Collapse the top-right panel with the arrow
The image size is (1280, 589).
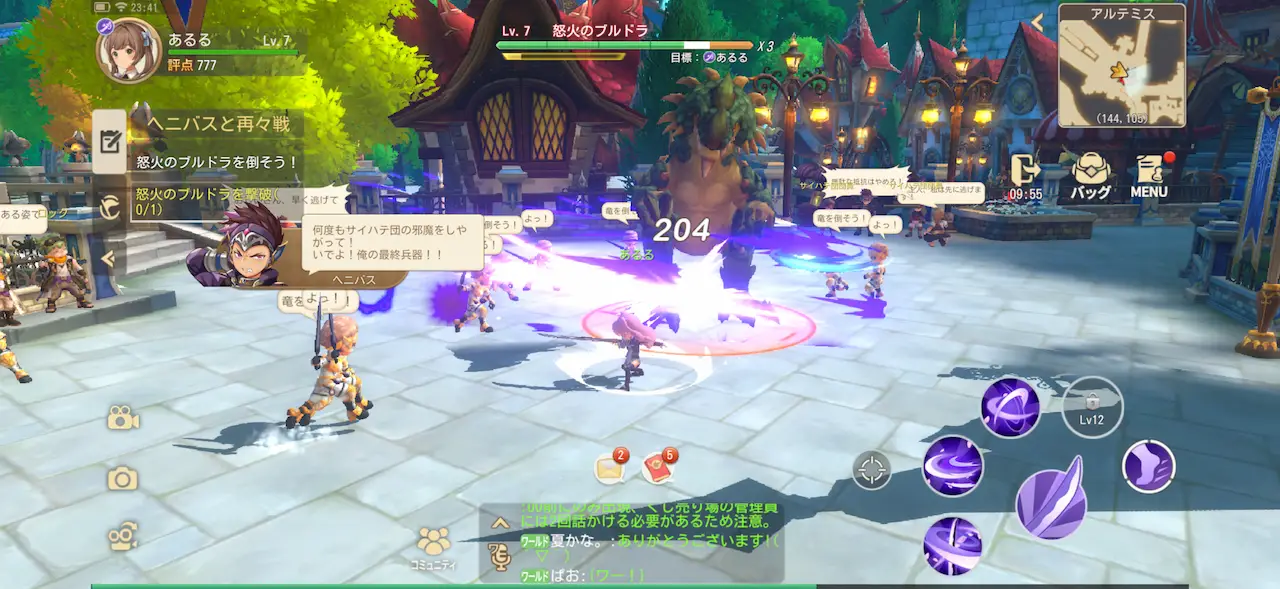coord(1038,22)
